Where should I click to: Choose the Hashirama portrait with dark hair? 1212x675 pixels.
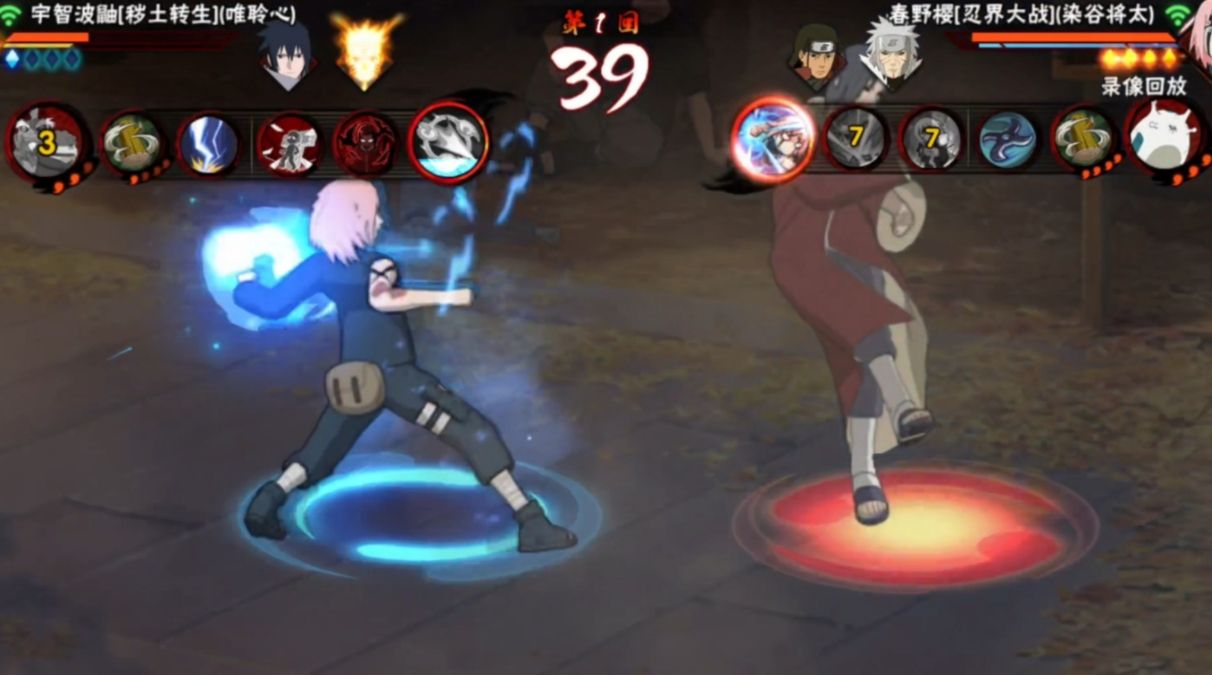pyautogui.click(x=816, y=56)
